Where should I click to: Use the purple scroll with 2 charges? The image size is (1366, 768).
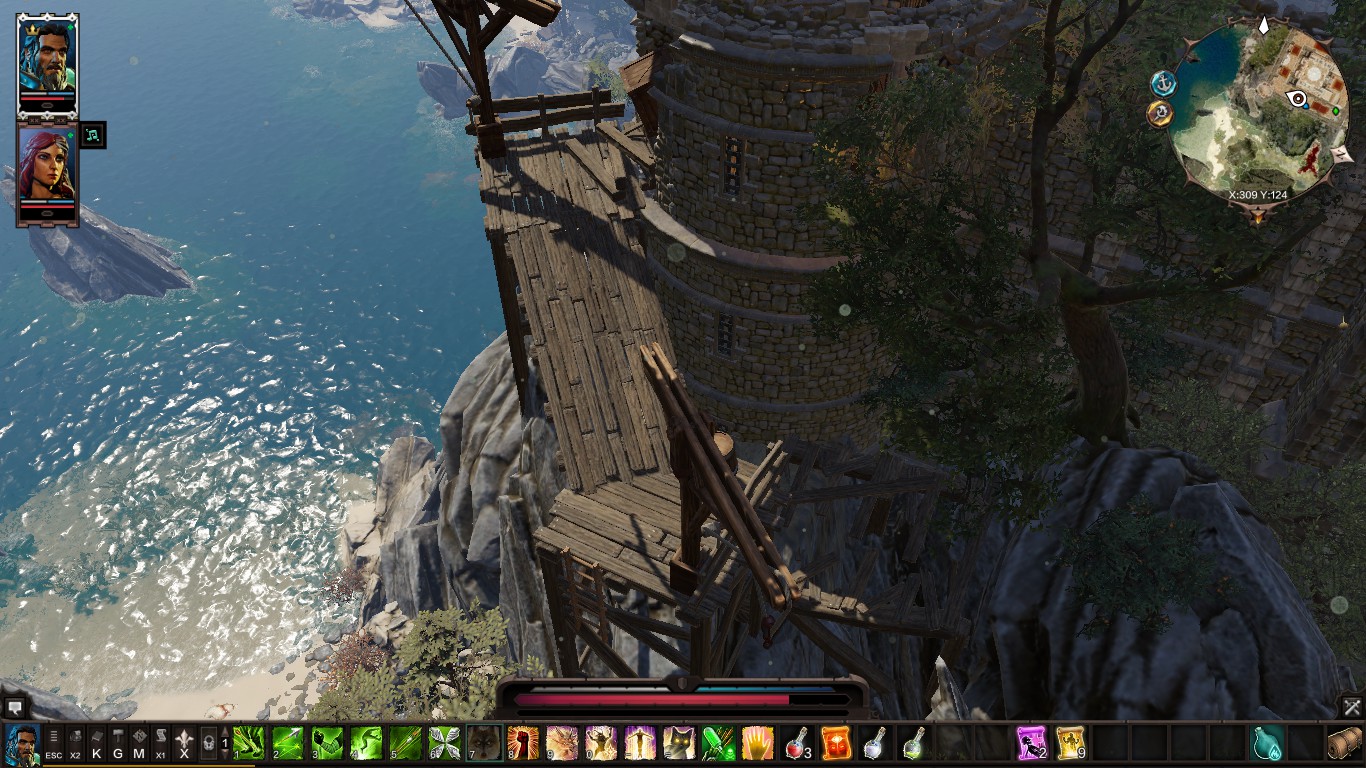[x=1031, y=743]
